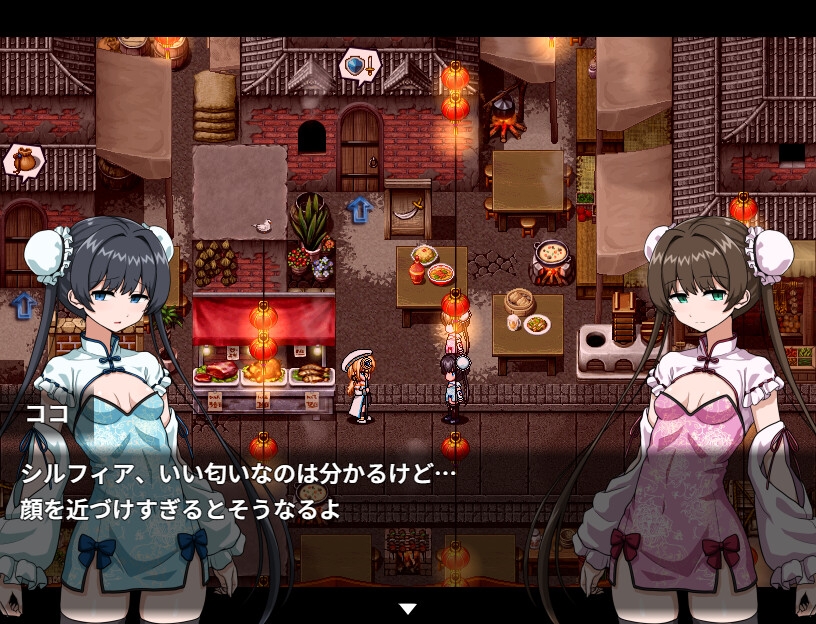This screenshot has width=816, height=624.
Task: Click Koko's dialogue text box to continue
Action: [408, 490]
